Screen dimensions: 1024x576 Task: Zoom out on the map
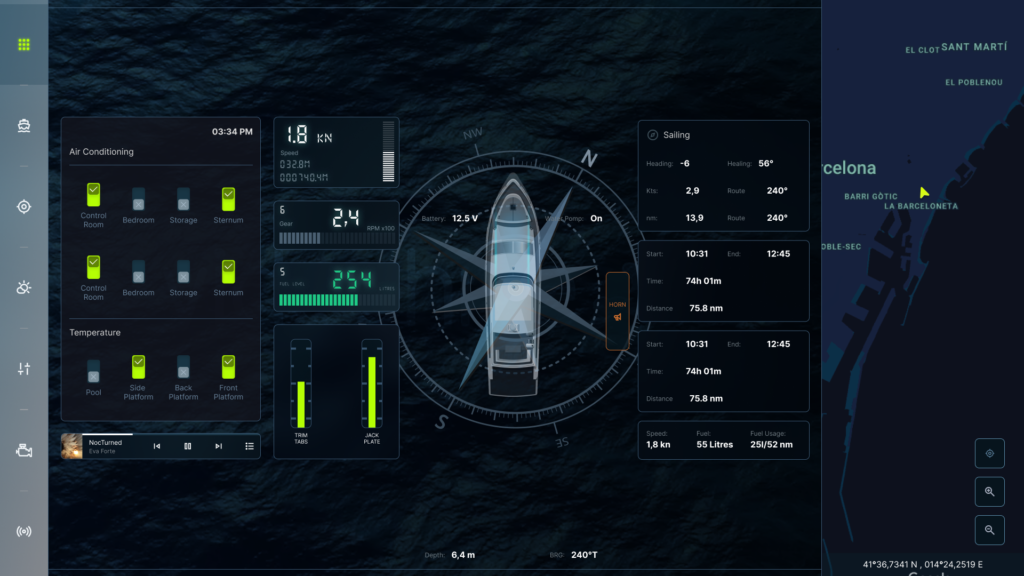[x=989, y=530]
